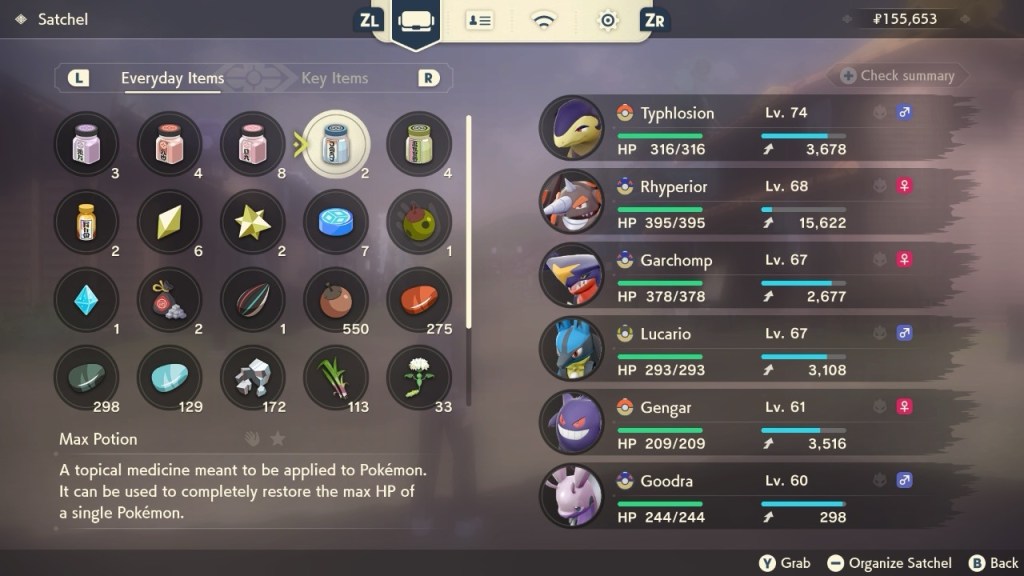Select the Everyday Items tab
The width and height of the screenshot is (1024, 576).
(x=172, y=78)
